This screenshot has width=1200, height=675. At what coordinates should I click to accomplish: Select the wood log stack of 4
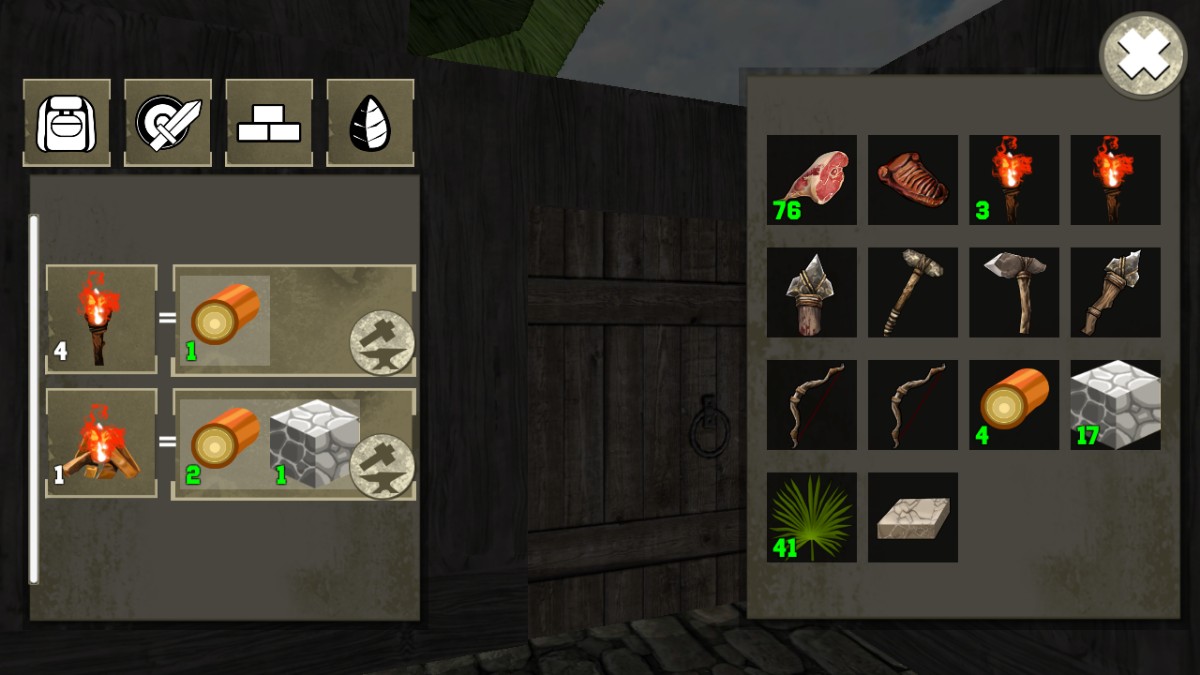[x=1014, y=405]
